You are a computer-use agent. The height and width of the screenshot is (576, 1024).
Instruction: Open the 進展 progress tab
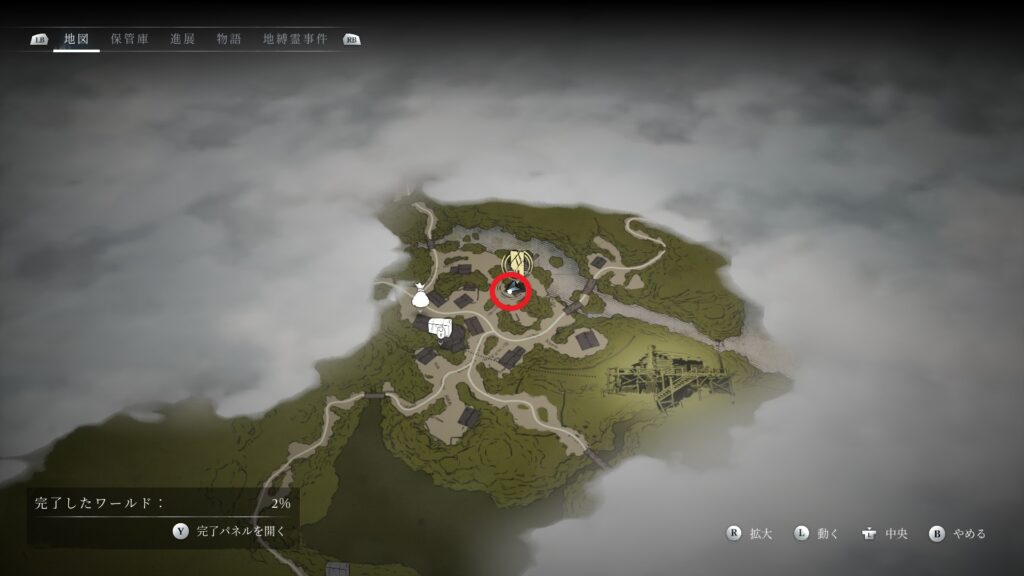point(182,39)
